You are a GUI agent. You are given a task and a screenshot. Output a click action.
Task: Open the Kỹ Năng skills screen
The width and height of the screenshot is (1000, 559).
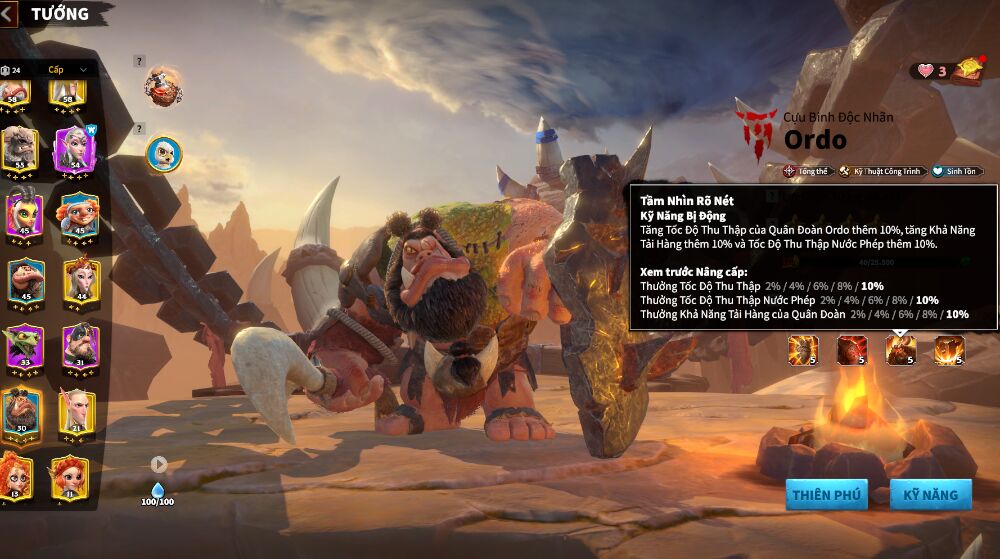coord(930,494)
